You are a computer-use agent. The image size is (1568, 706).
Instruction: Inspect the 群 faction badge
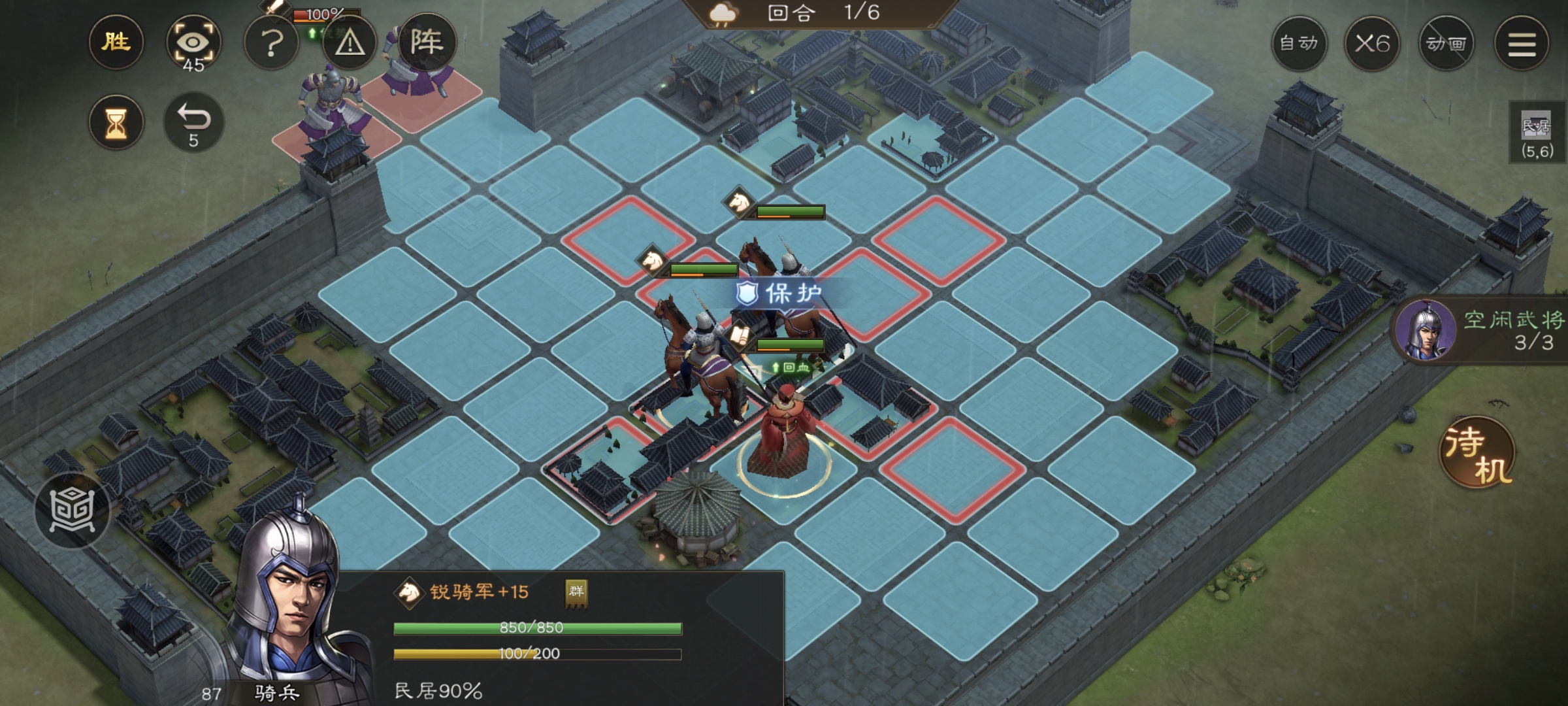pos(576,592)
